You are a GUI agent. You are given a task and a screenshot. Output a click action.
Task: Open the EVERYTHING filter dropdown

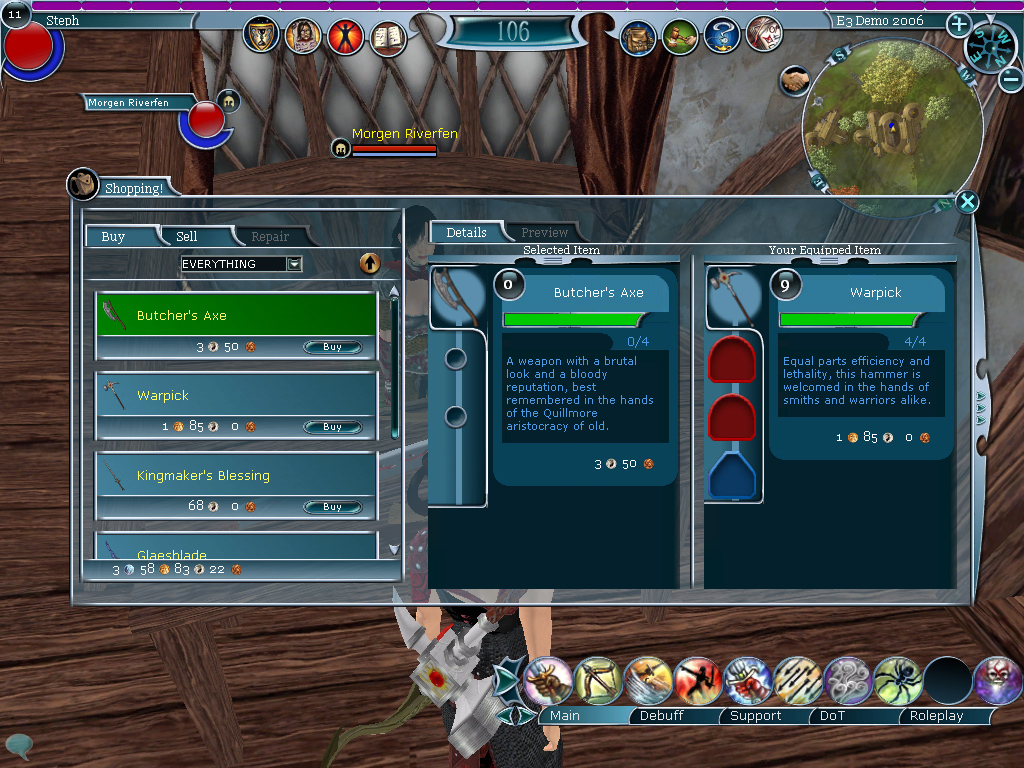tap(294, 264)
